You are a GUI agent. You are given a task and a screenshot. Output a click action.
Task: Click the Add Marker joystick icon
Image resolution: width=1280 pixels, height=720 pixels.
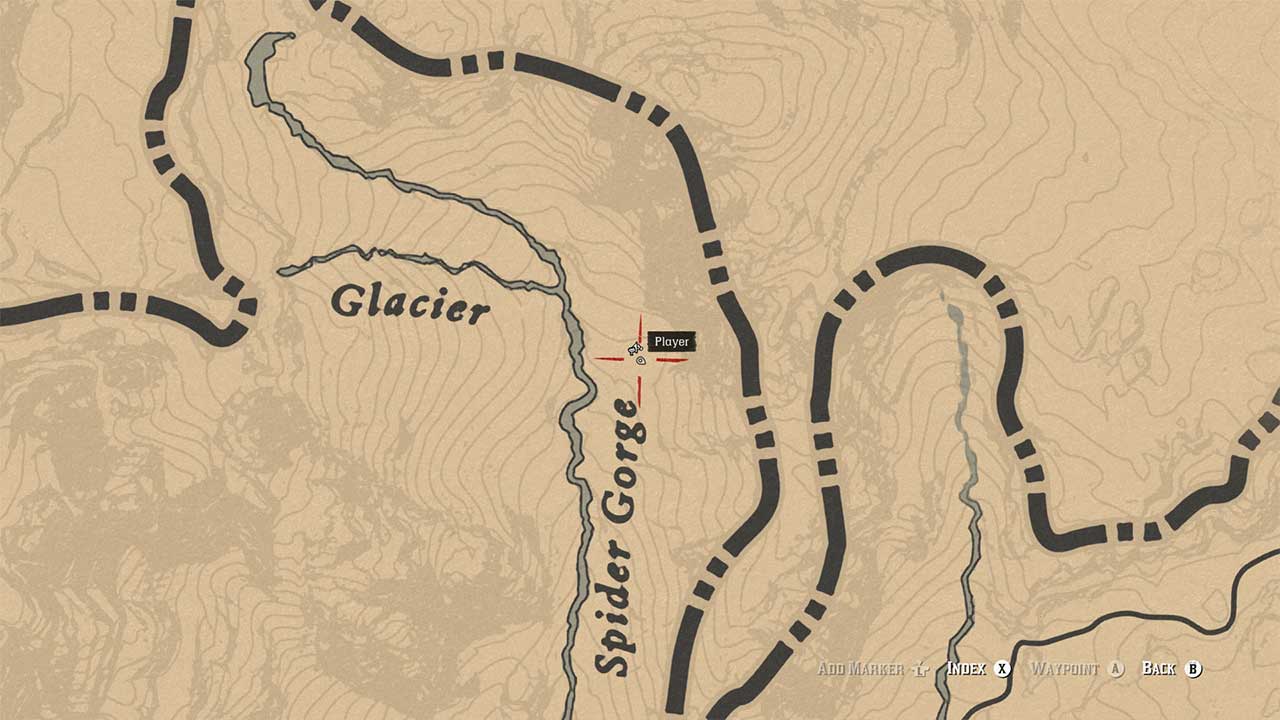coord(921,669)
